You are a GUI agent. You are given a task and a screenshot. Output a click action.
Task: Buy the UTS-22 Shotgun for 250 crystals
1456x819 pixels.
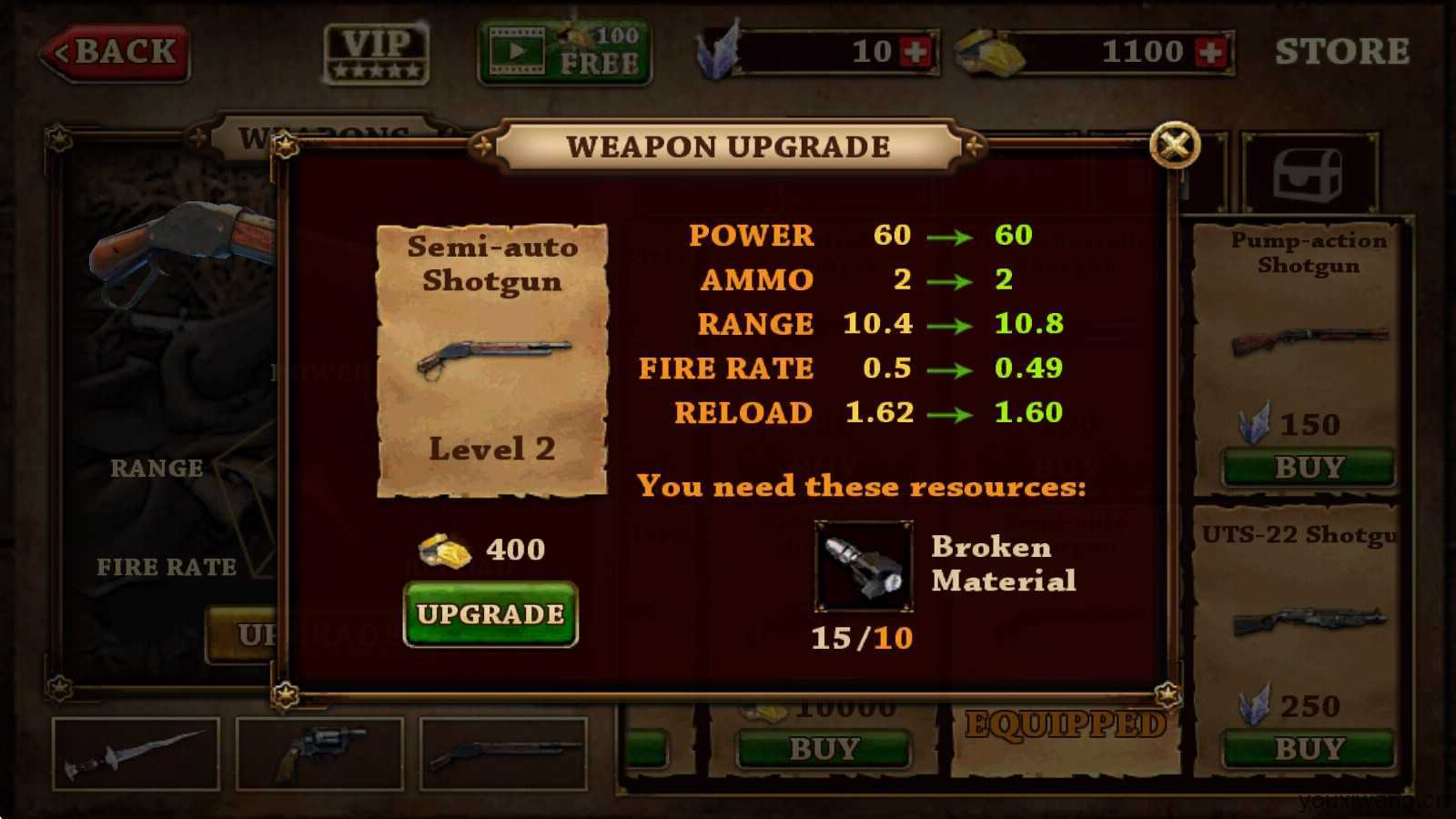pos(1309,749)
